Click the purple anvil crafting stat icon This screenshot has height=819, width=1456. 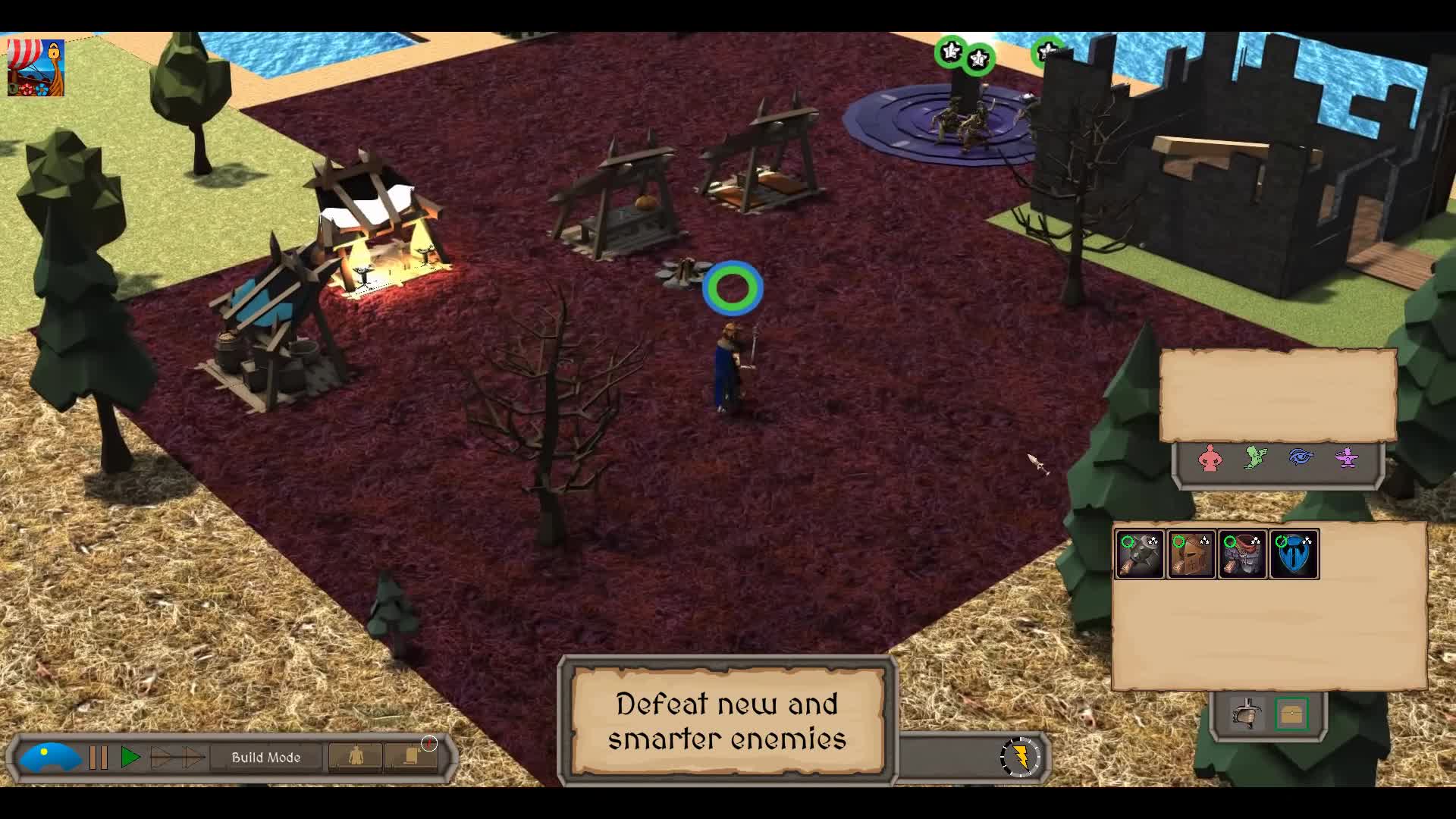pos(1347,459)
